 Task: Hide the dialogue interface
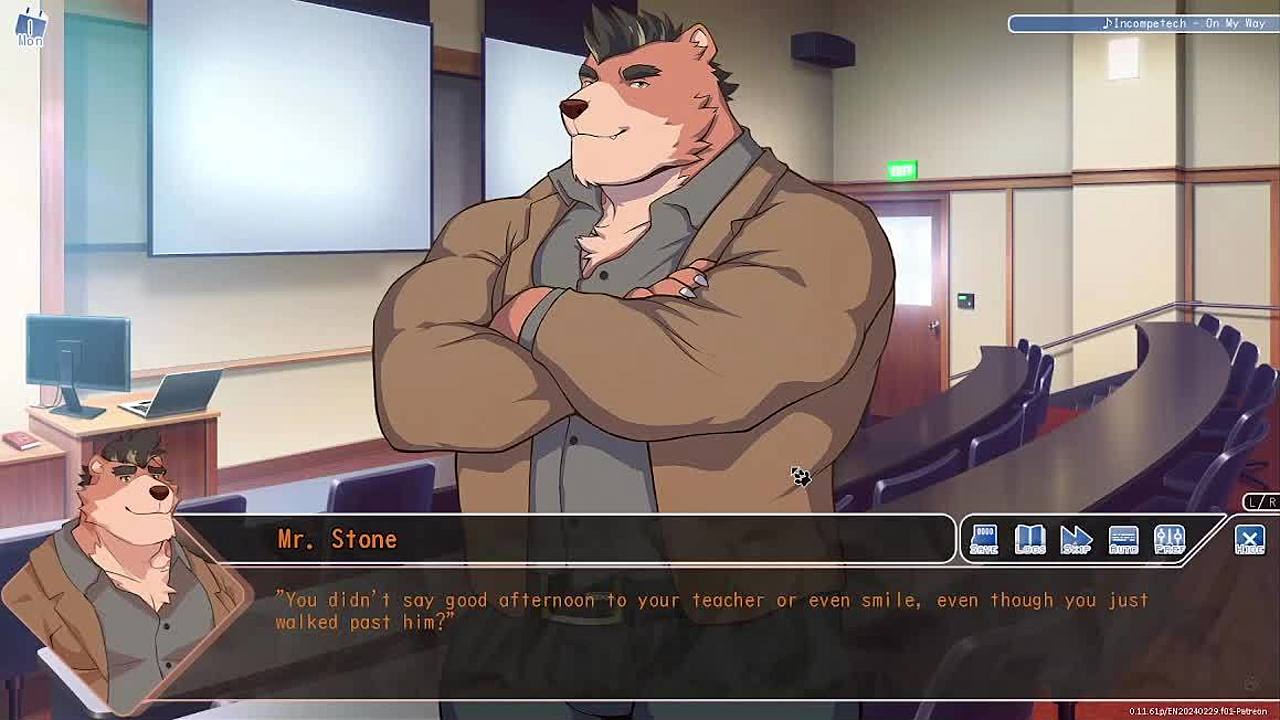(1249, 540)
